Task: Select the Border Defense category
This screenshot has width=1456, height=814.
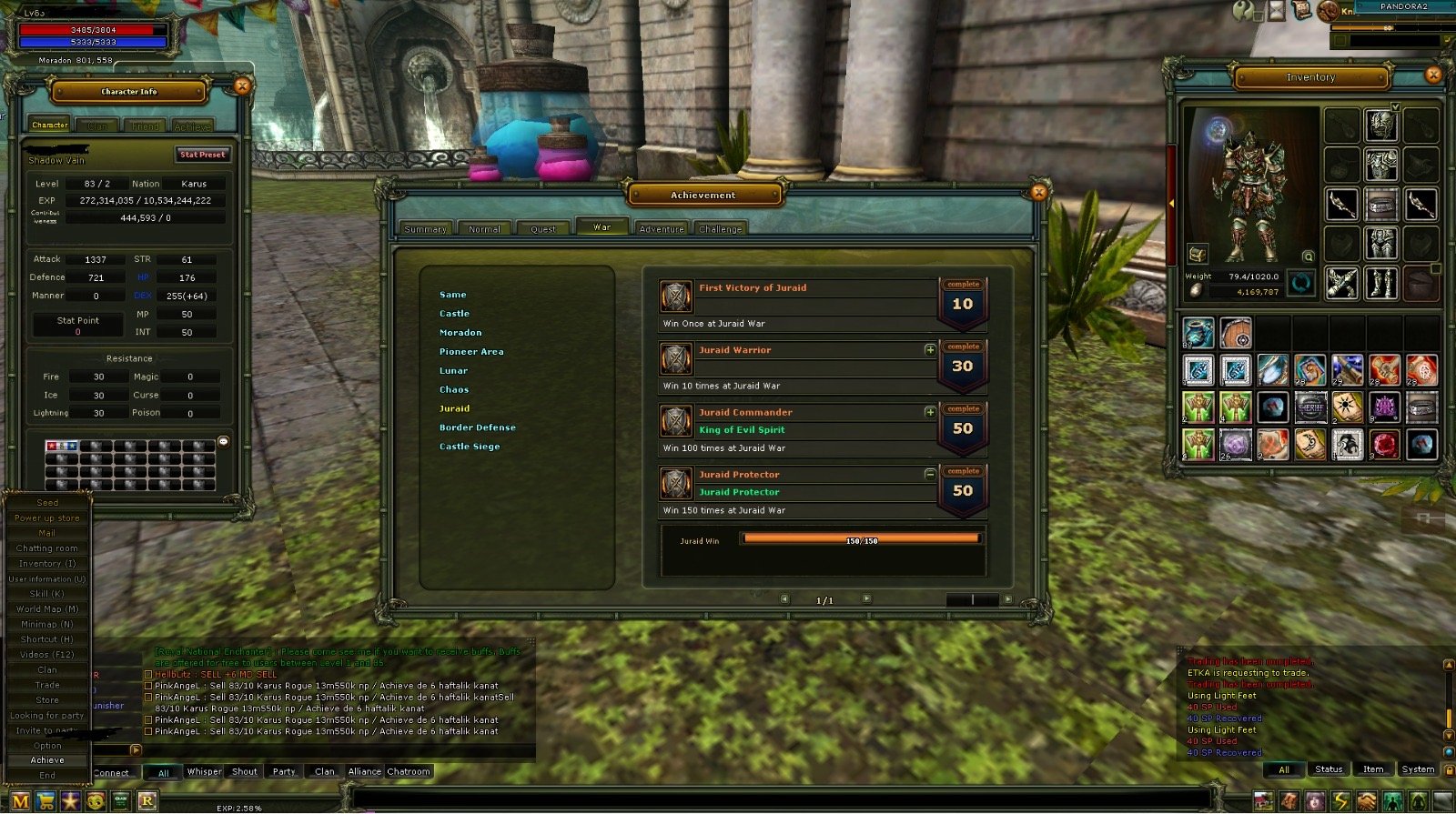Action: click(x=477, y=427)
